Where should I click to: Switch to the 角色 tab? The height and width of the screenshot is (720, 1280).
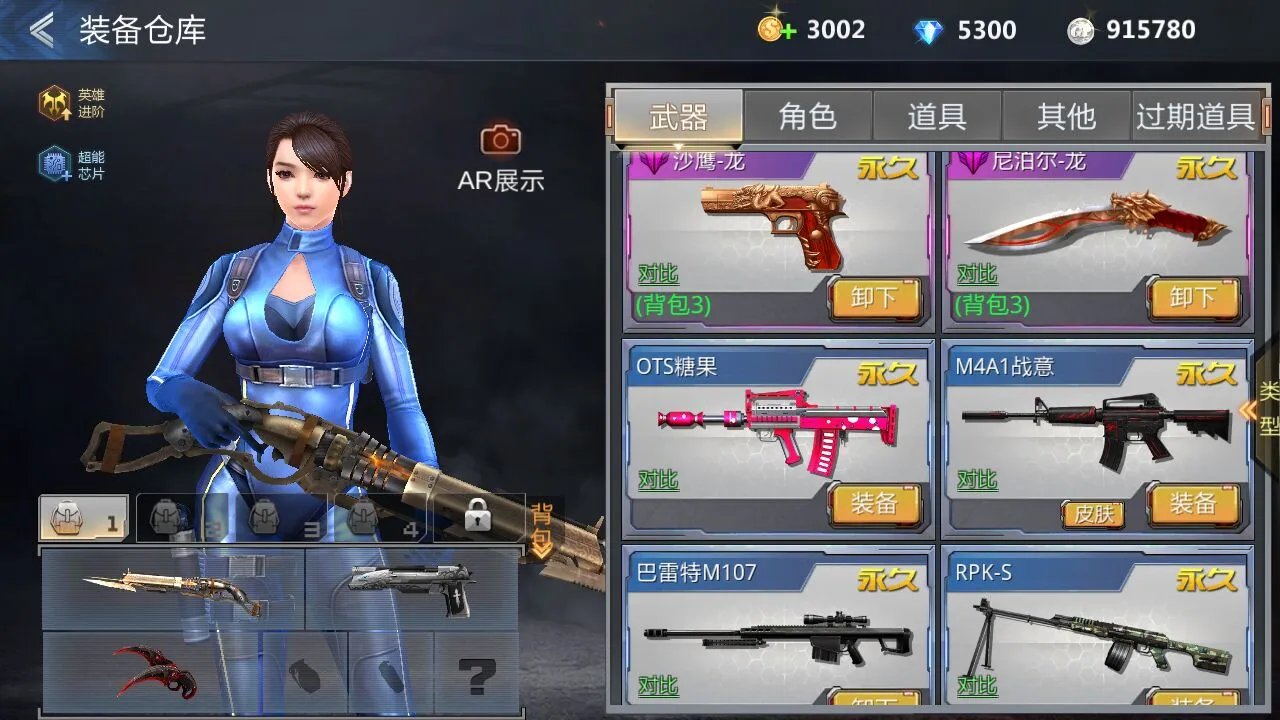pyautogui.click(x=807, y=117)
